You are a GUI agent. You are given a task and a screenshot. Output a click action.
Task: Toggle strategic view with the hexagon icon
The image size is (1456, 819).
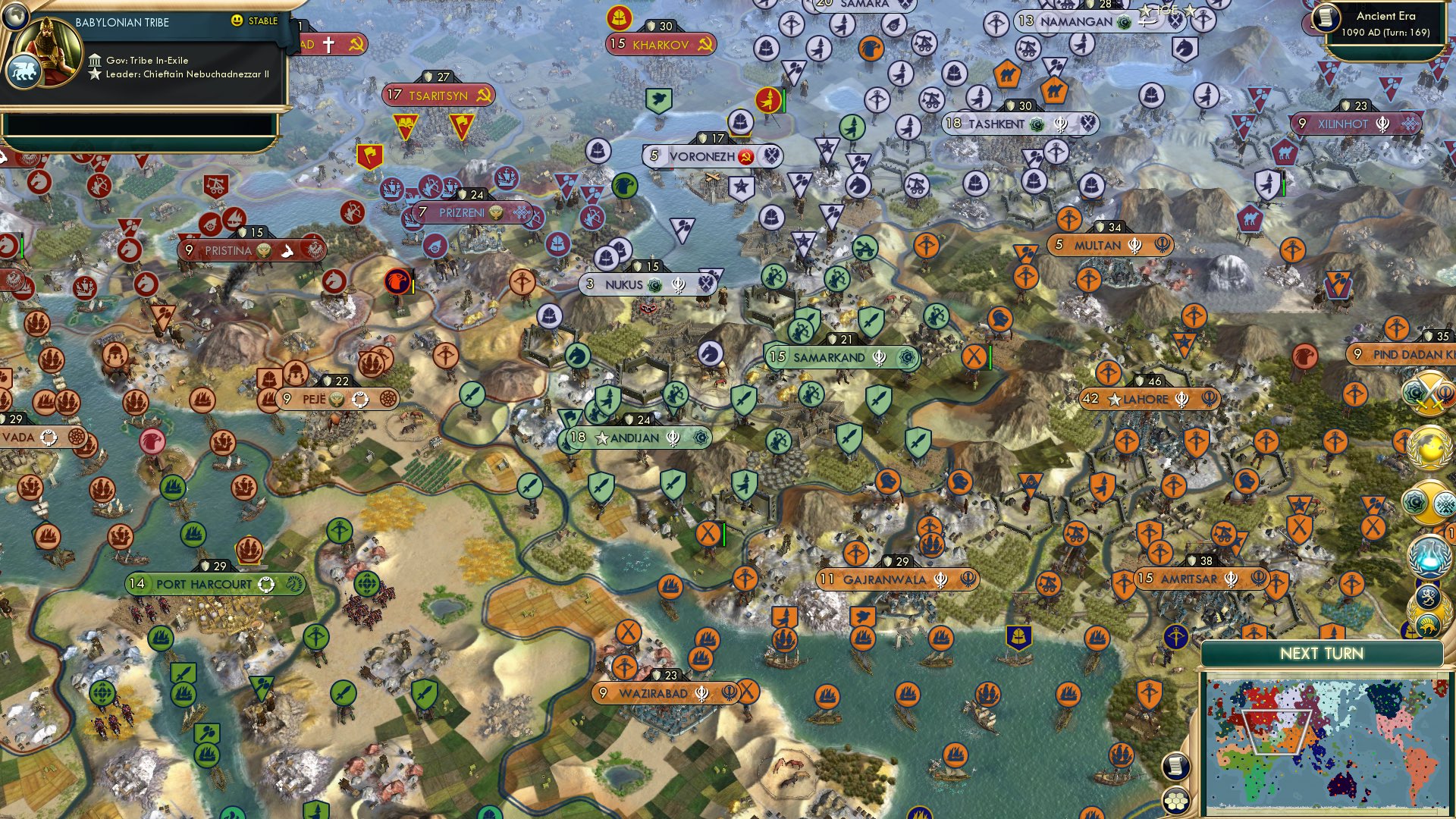1176,801
